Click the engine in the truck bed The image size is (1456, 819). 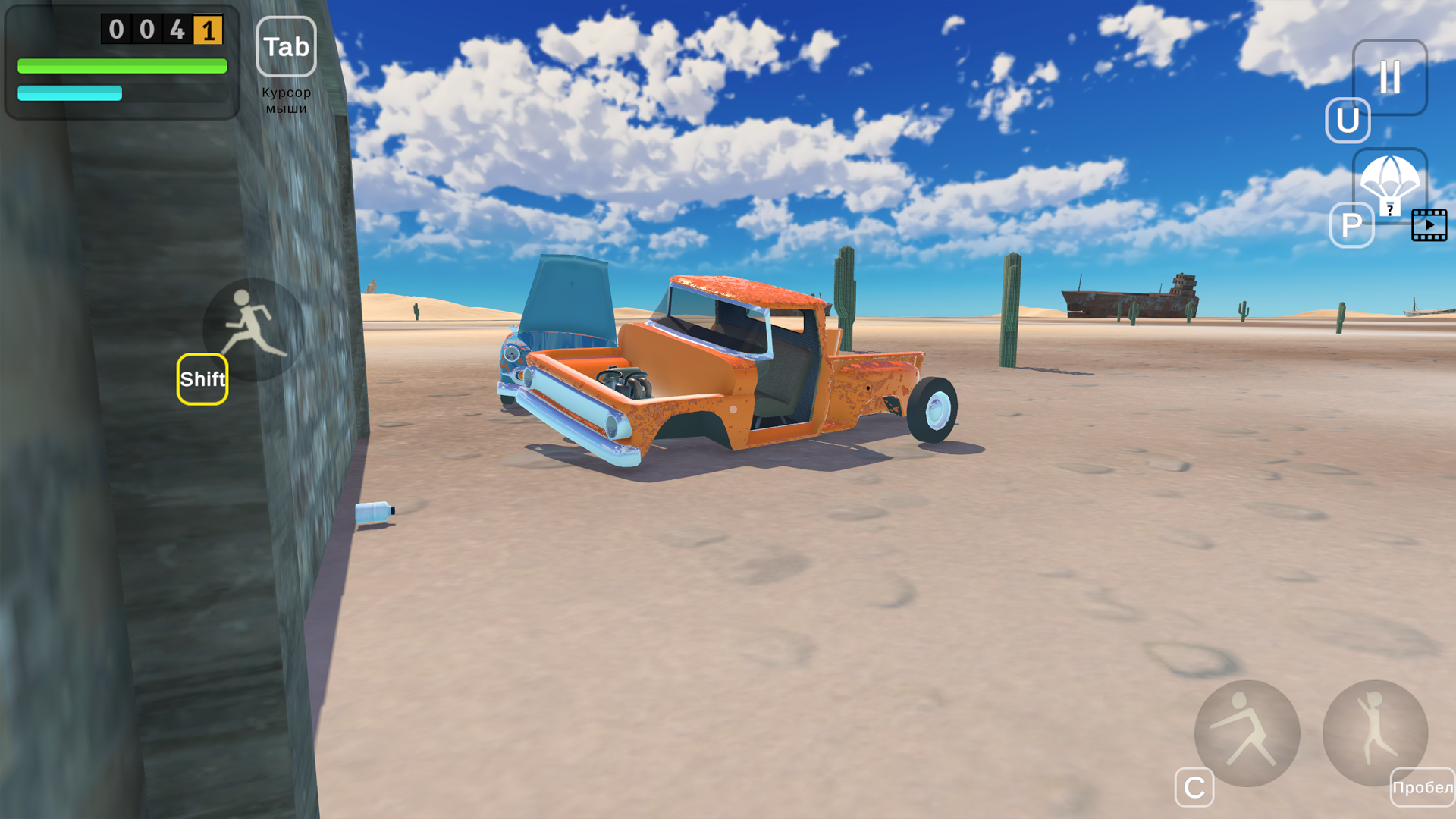(623, 383)
